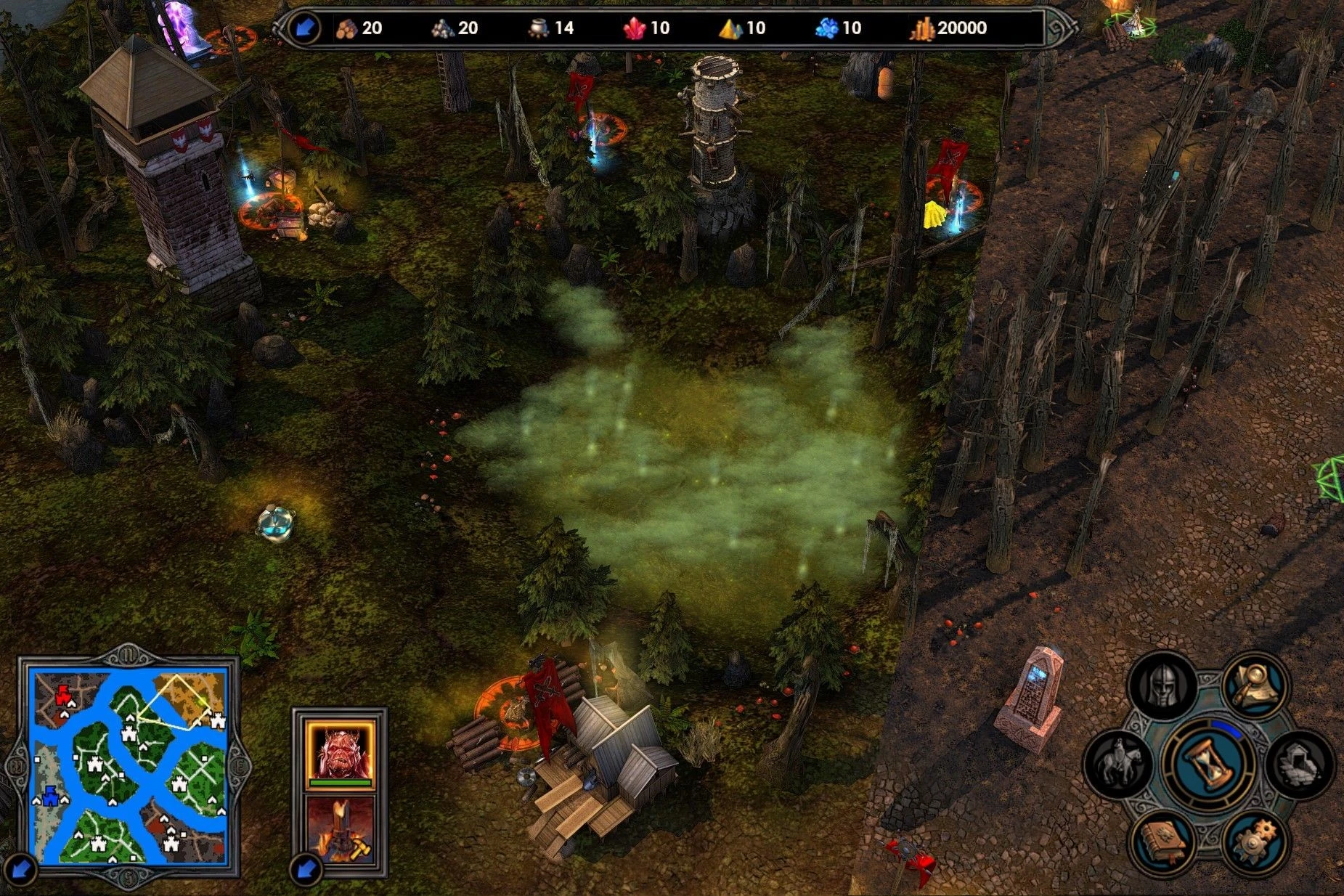Viewport: 1344px width, 896px height.
Task: Collapse the hero panel via blue arrow
Action: 305,869
